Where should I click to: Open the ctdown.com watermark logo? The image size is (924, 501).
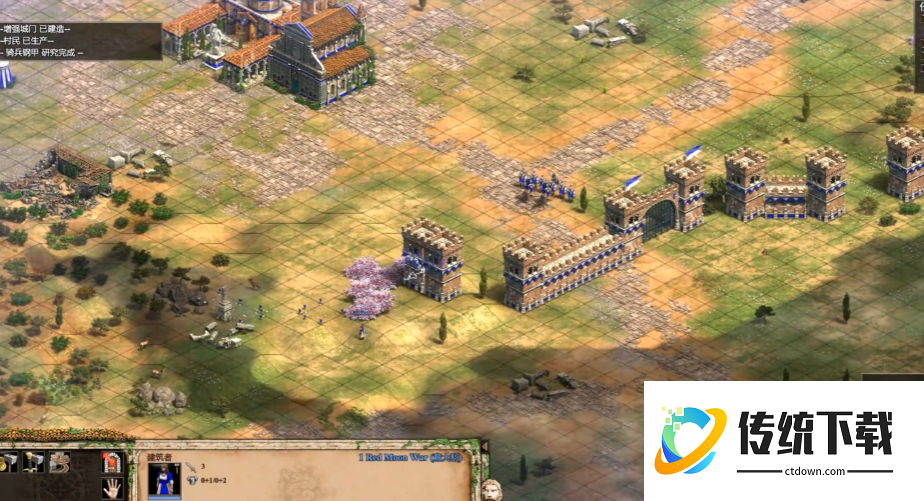(691, 438)
